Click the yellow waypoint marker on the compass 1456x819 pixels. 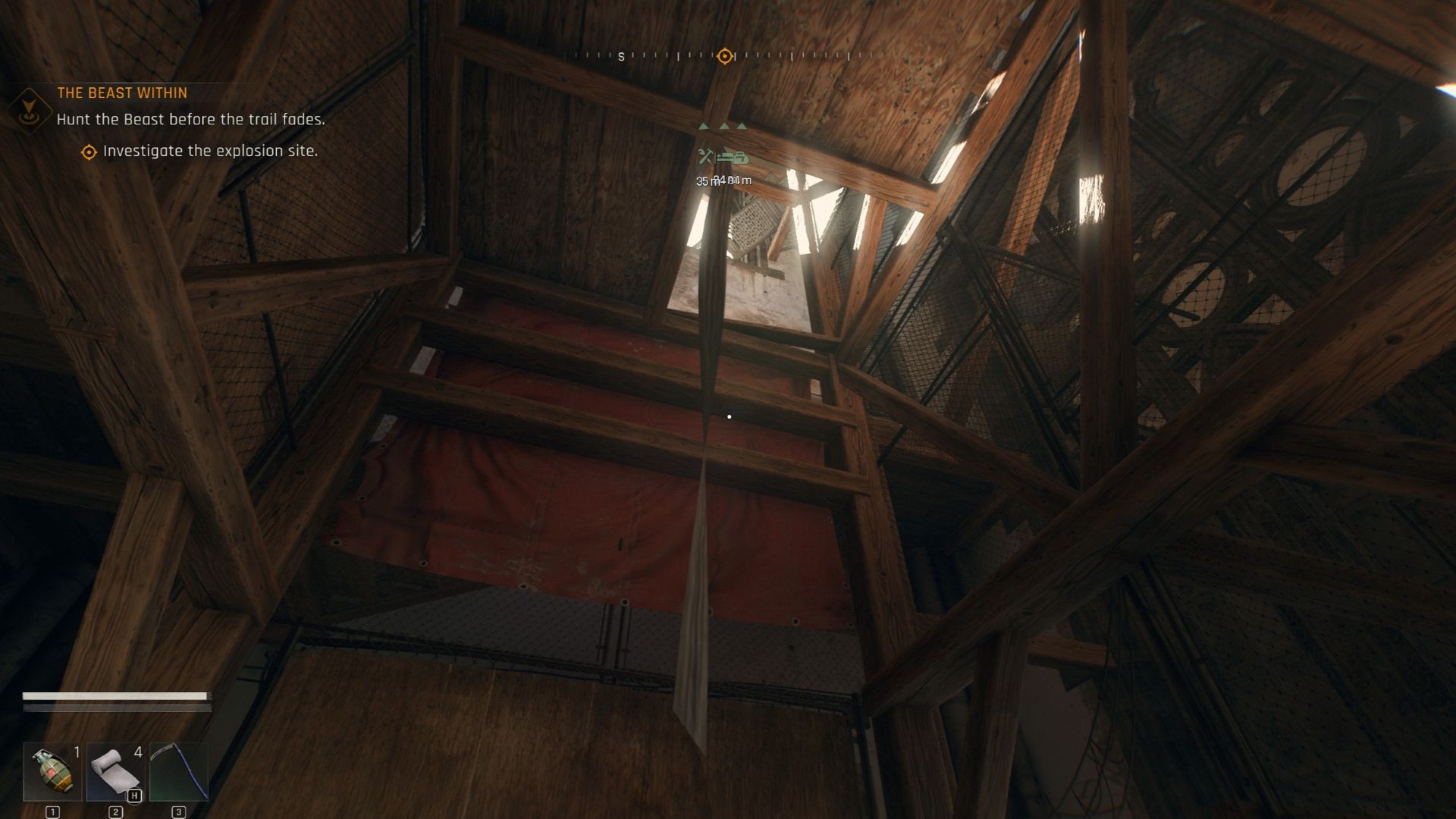tap(726, 55)
